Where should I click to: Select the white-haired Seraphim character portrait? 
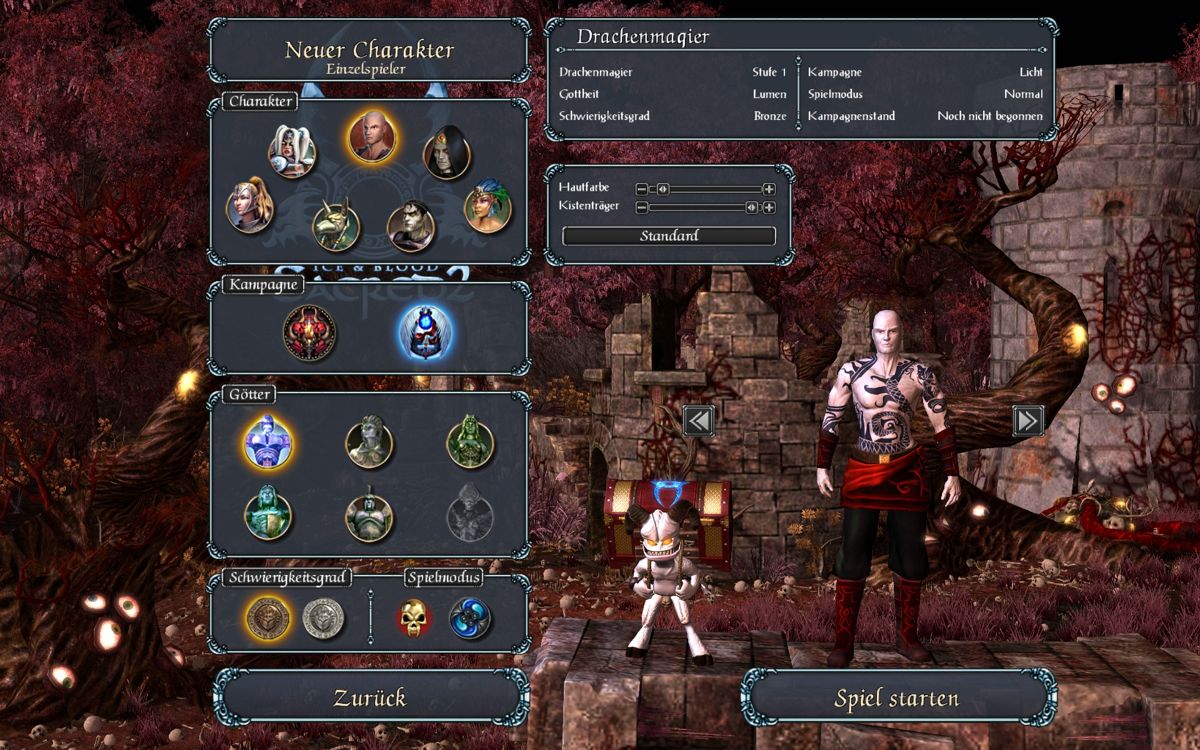coord(292,152)
